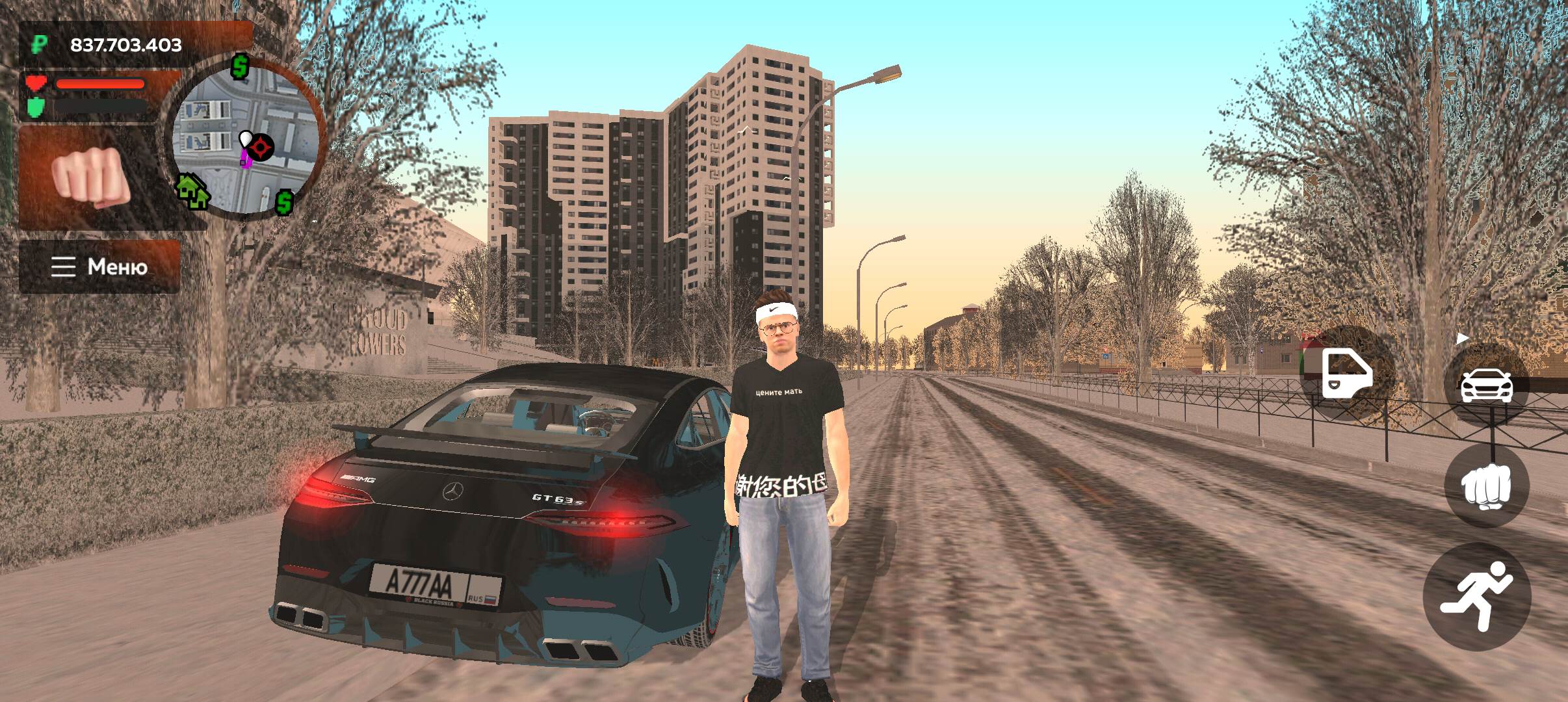1568x702 pixels.
Task: Tap the hamburger lines on the Меню button
Action: tap(63, 267)
